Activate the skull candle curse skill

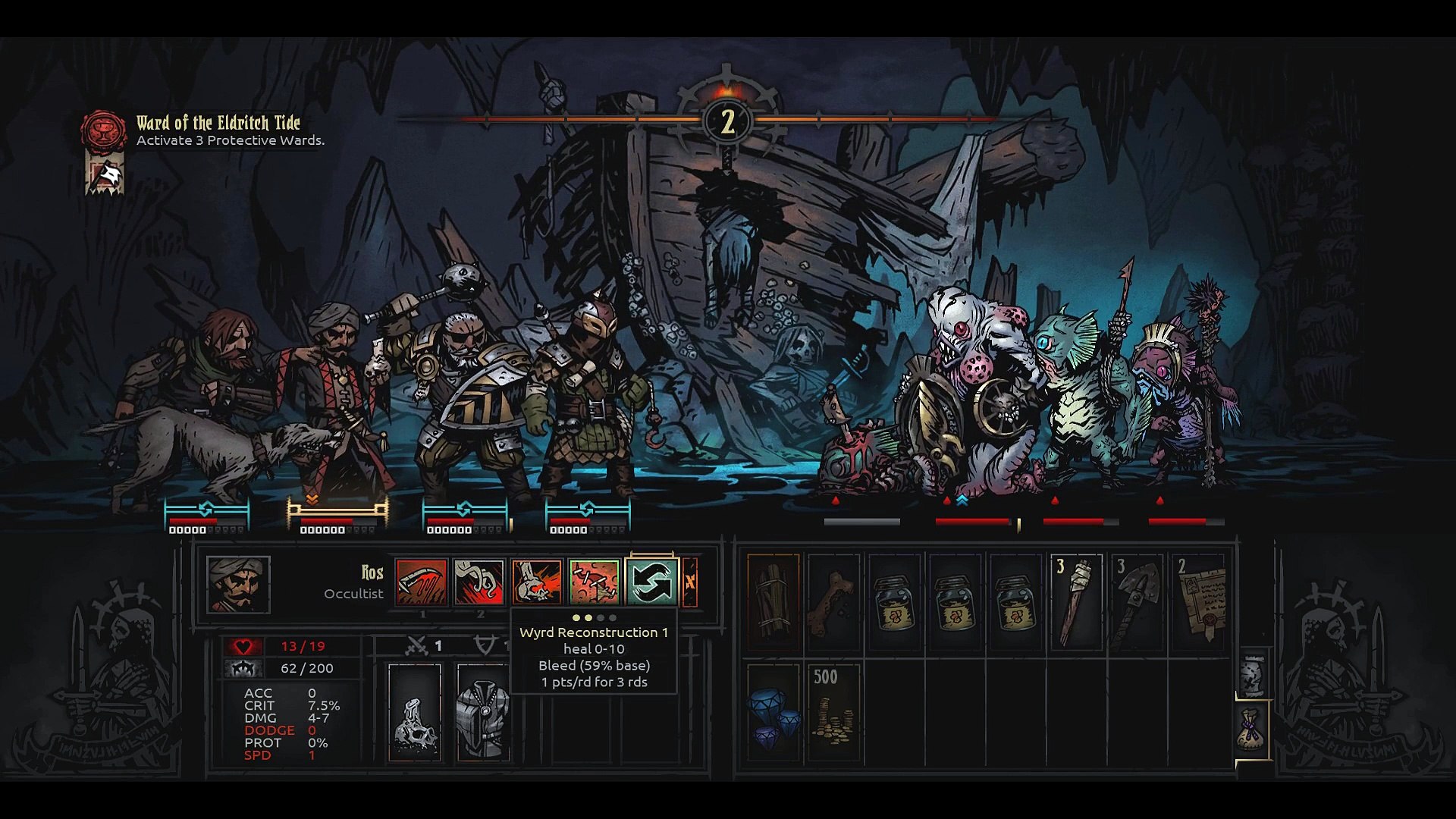(536, 582)
